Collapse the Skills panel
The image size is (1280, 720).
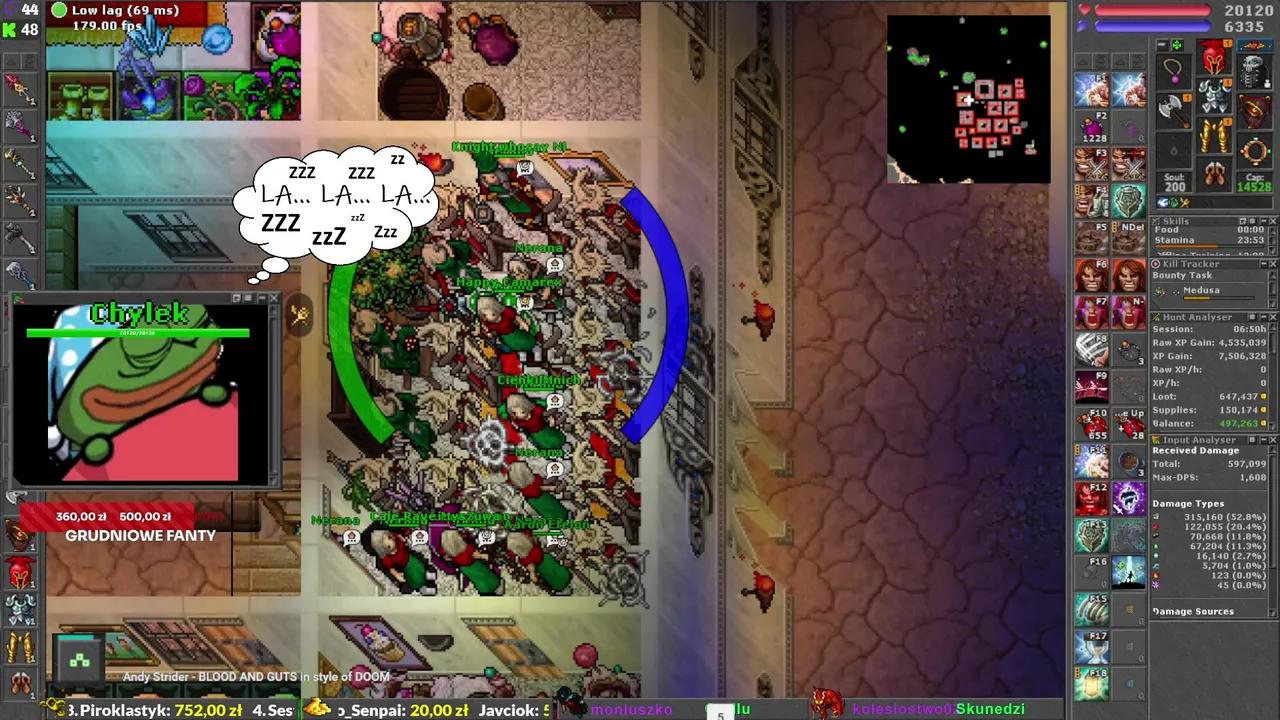tap(1264, 221)
